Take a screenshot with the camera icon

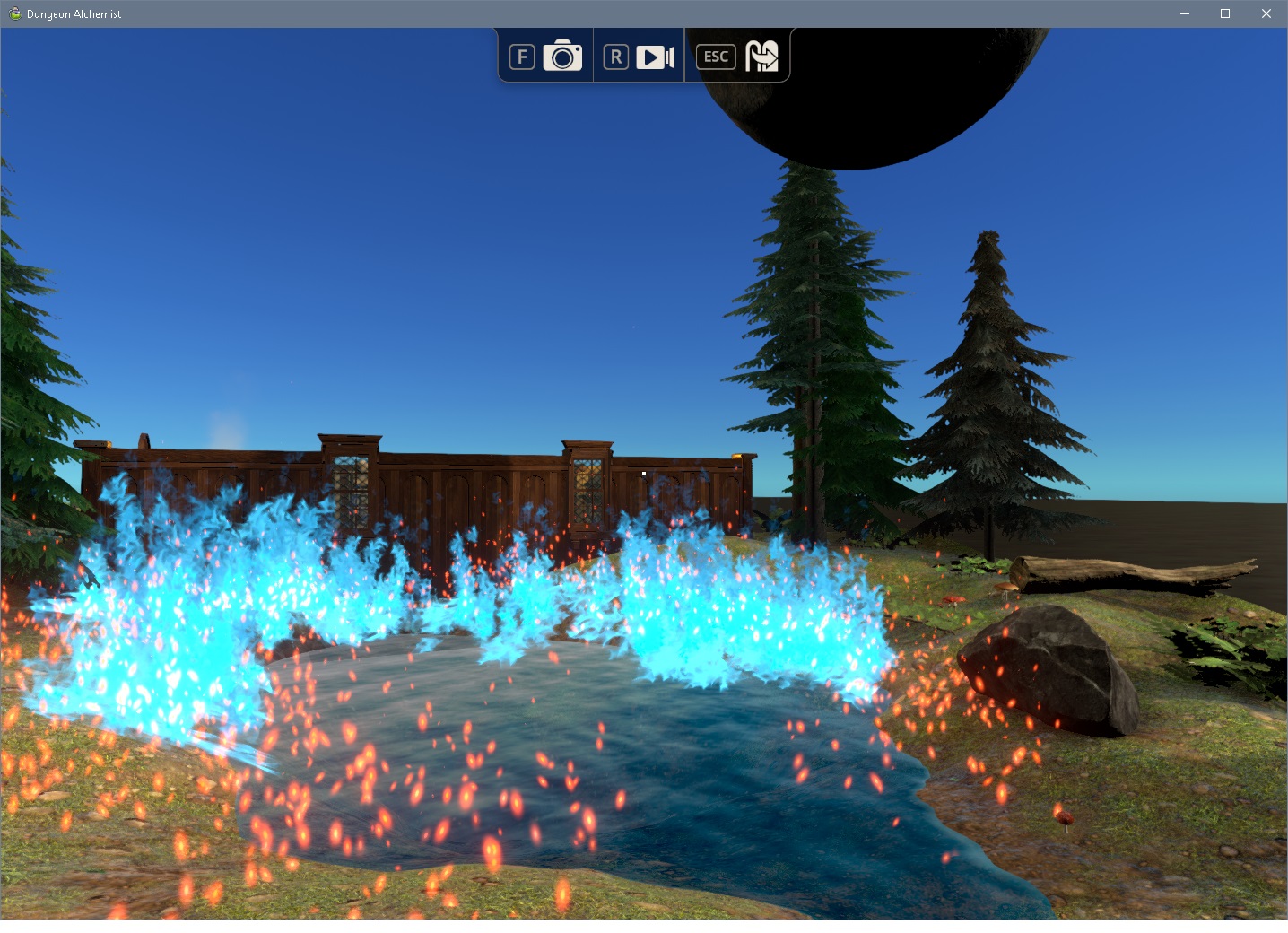[562, 57]
